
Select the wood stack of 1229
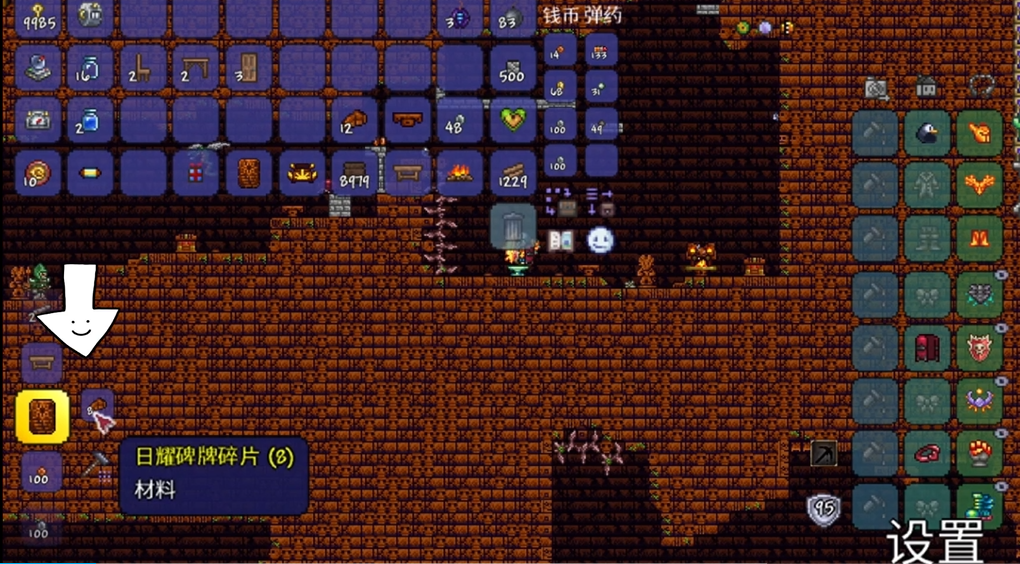tap(512, 173)
